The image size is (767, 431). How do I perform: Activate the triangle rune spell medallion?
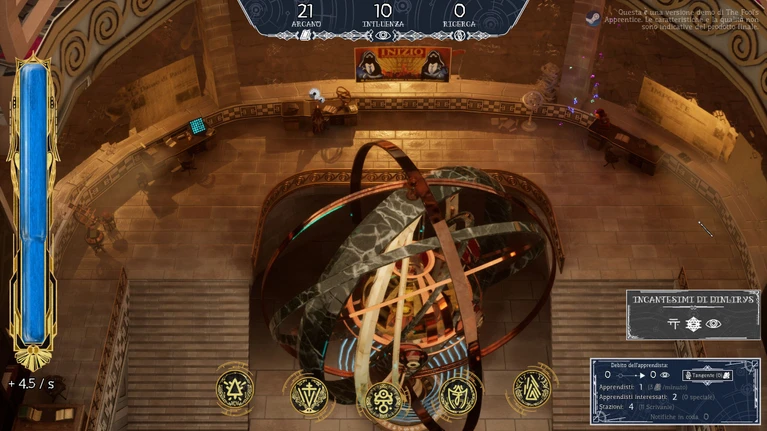tap(235, 388)
